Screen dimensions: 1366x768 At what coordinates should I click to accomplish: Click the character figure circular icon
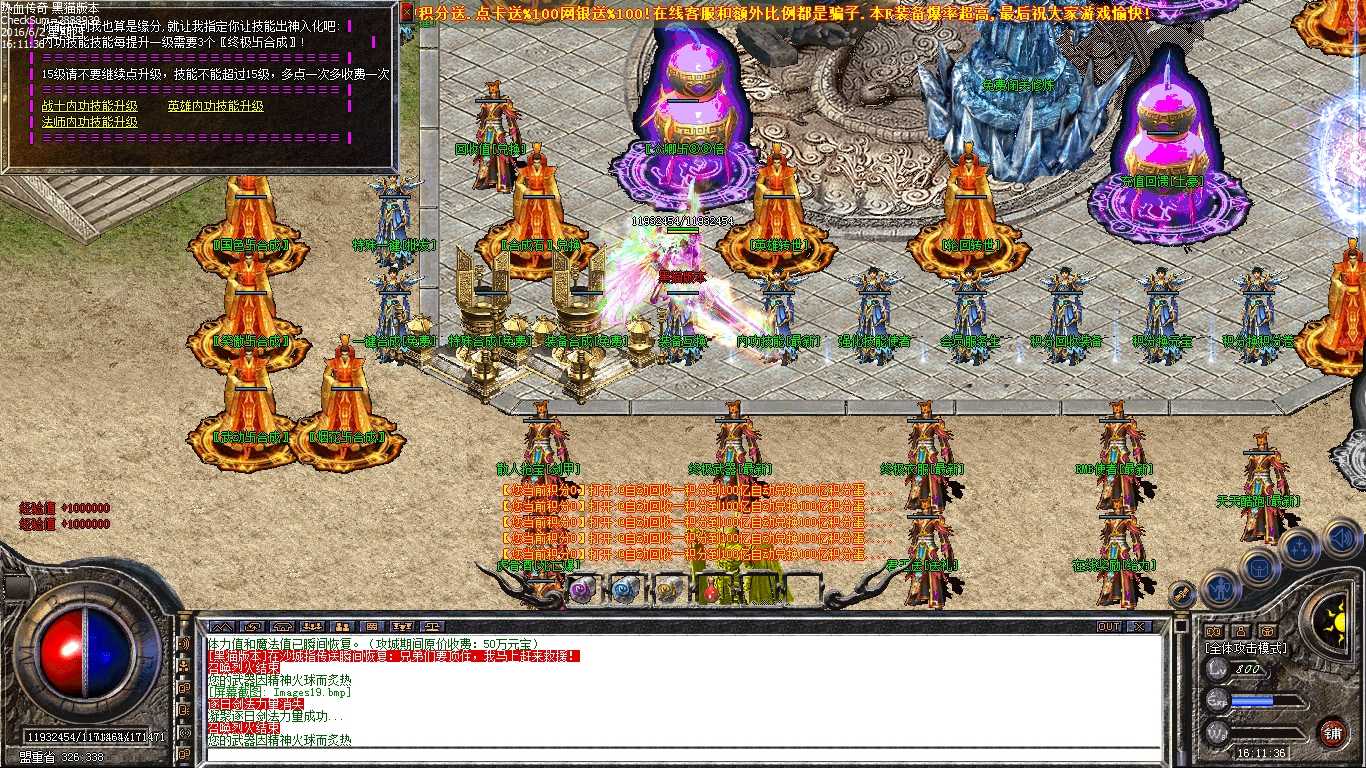1220,589
